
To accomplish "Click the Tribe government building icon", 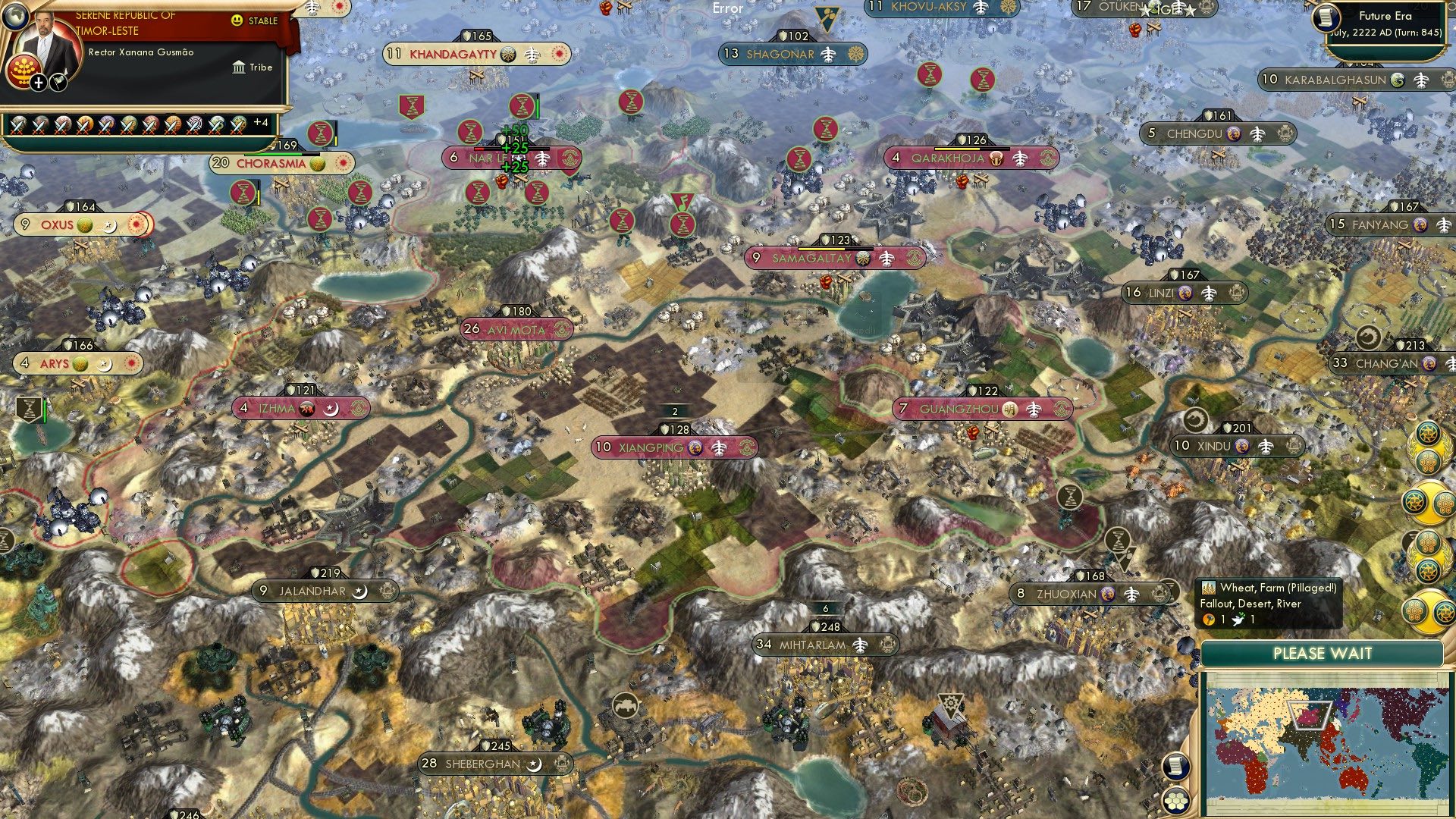I will (x=239, y=67).
